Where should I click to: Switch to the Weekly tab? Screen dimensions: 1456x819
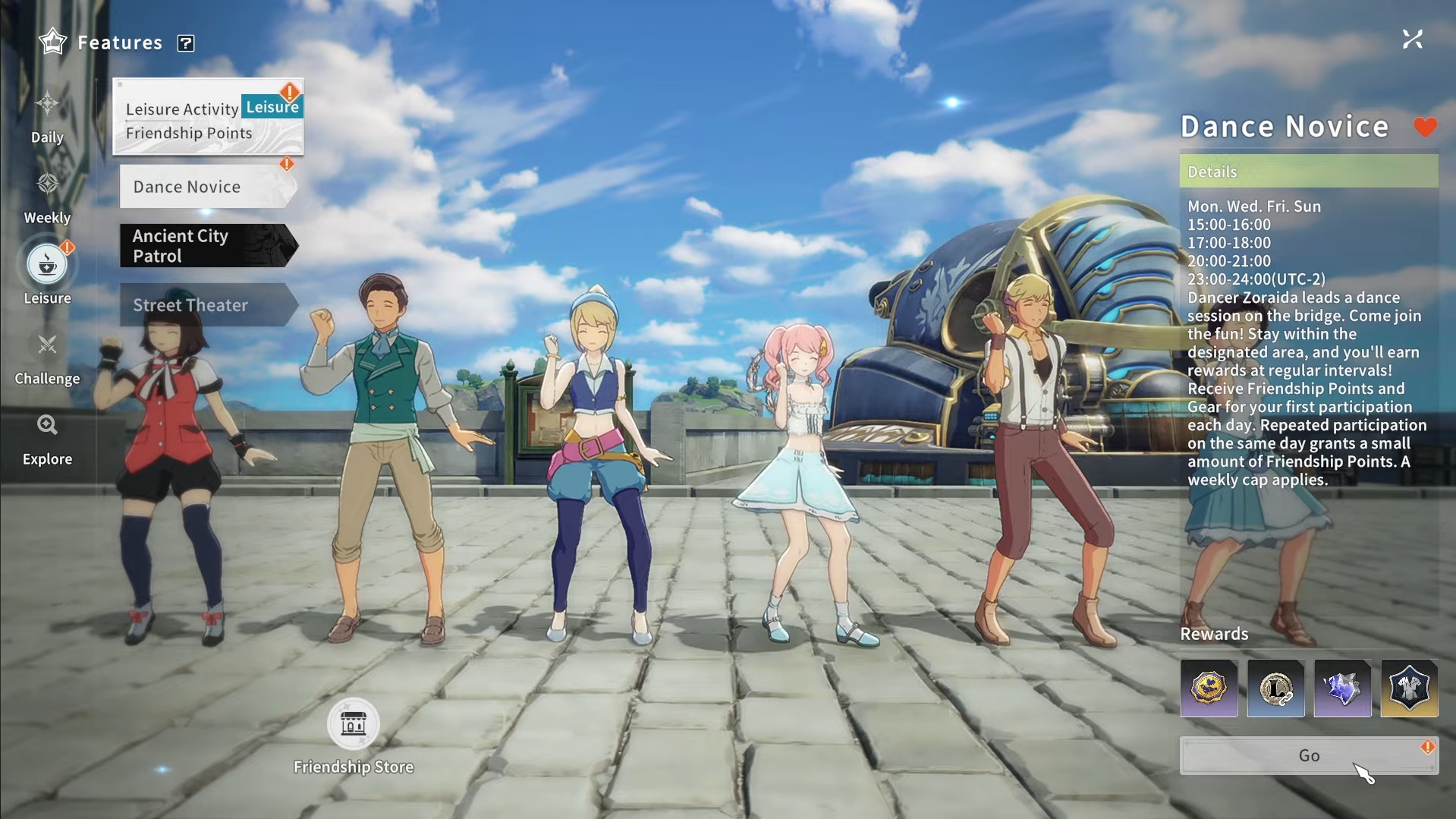pyautogui.click(x=47, y=197)
